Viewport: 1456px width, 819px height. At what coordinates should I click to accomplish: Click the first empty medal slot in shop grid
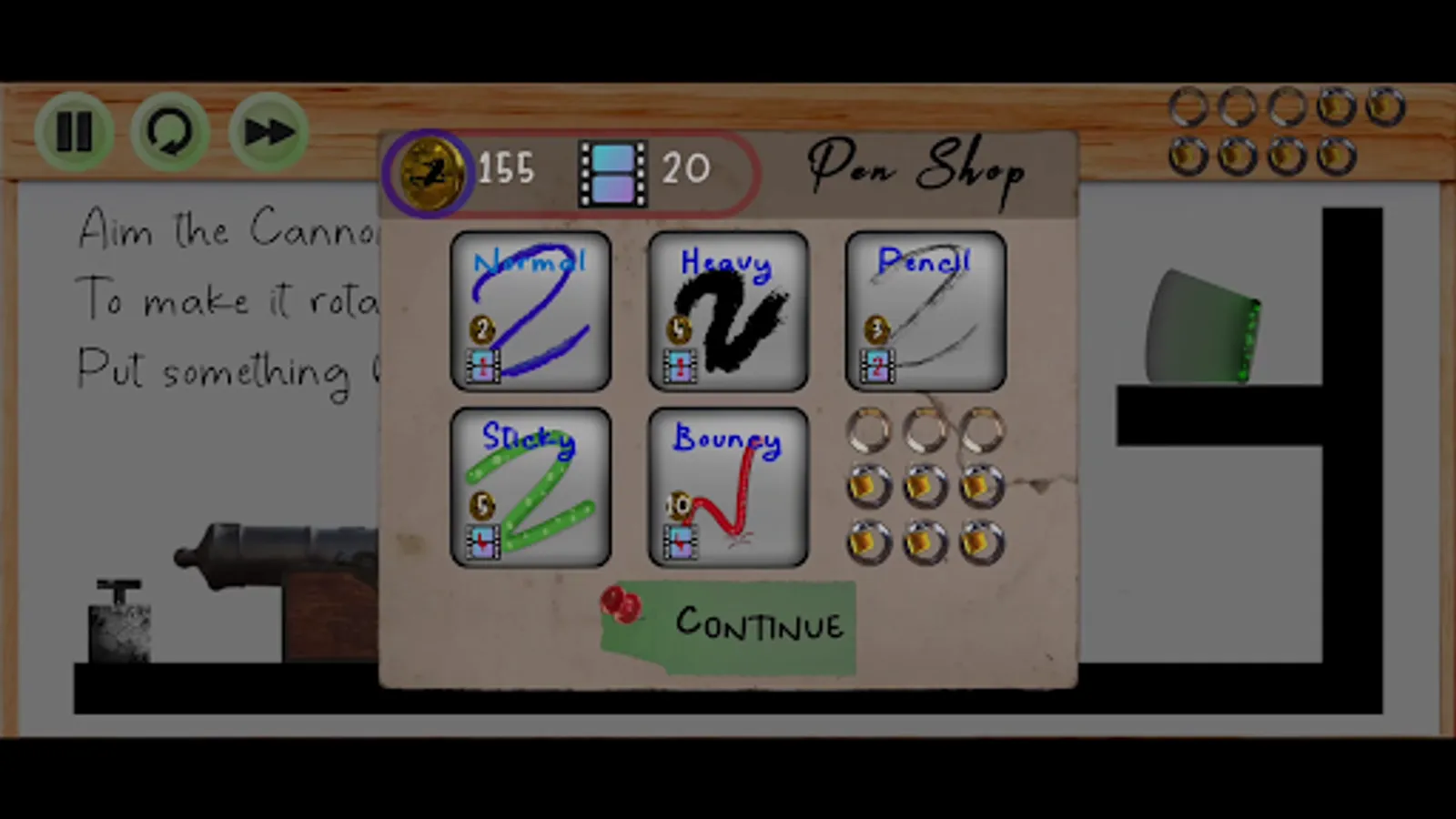(867, 431)
